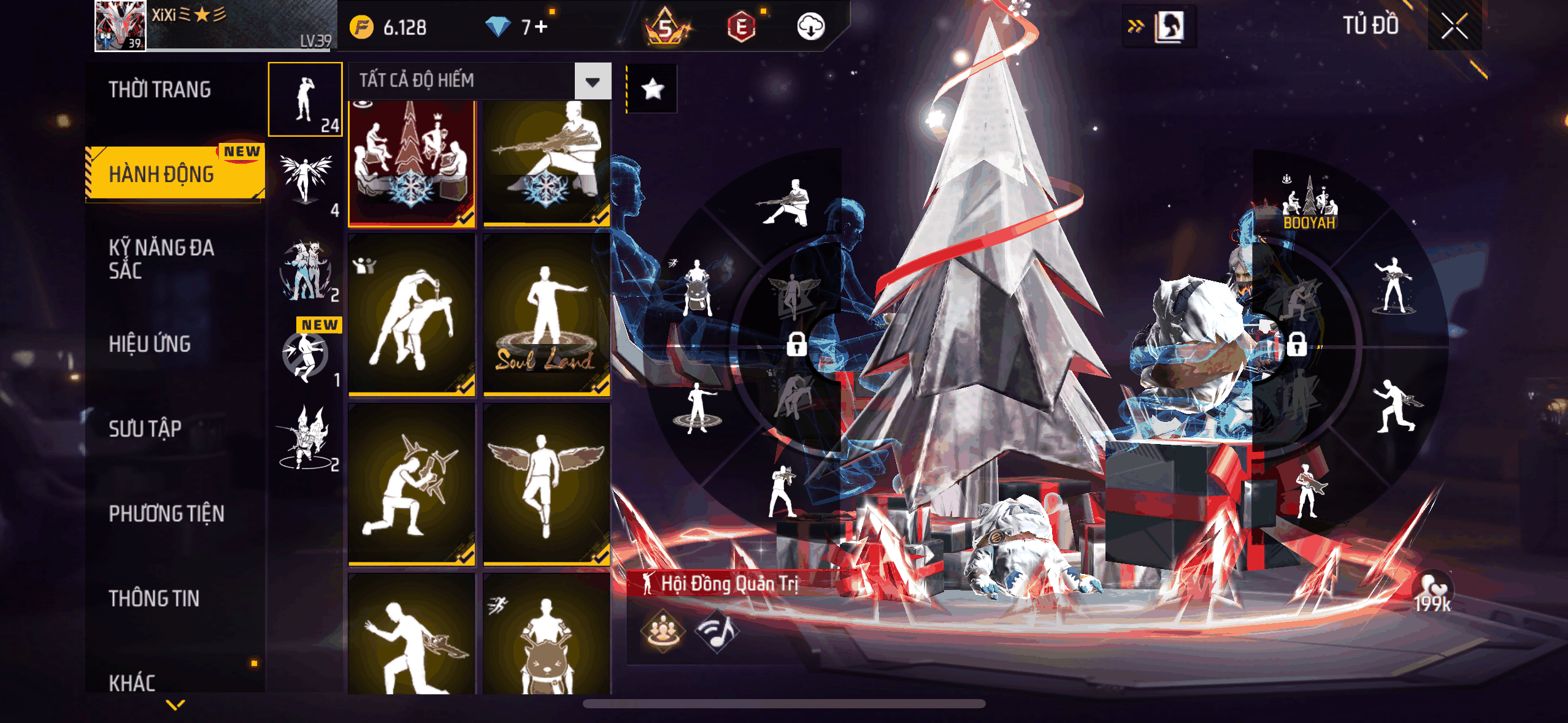Click the BOOYAH emote wheel slot
1568x723 pixels.
tap(1309, 203)
